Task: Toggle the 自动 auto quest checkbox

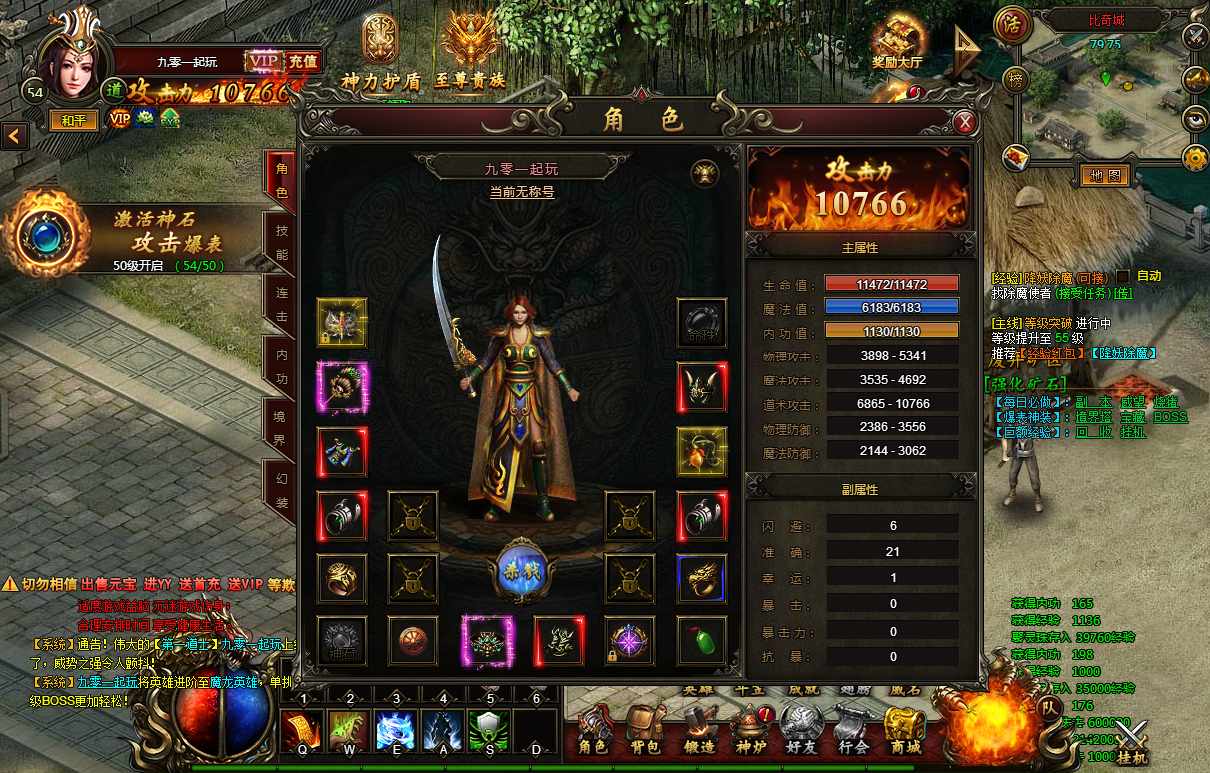Action: [1123, 276]
